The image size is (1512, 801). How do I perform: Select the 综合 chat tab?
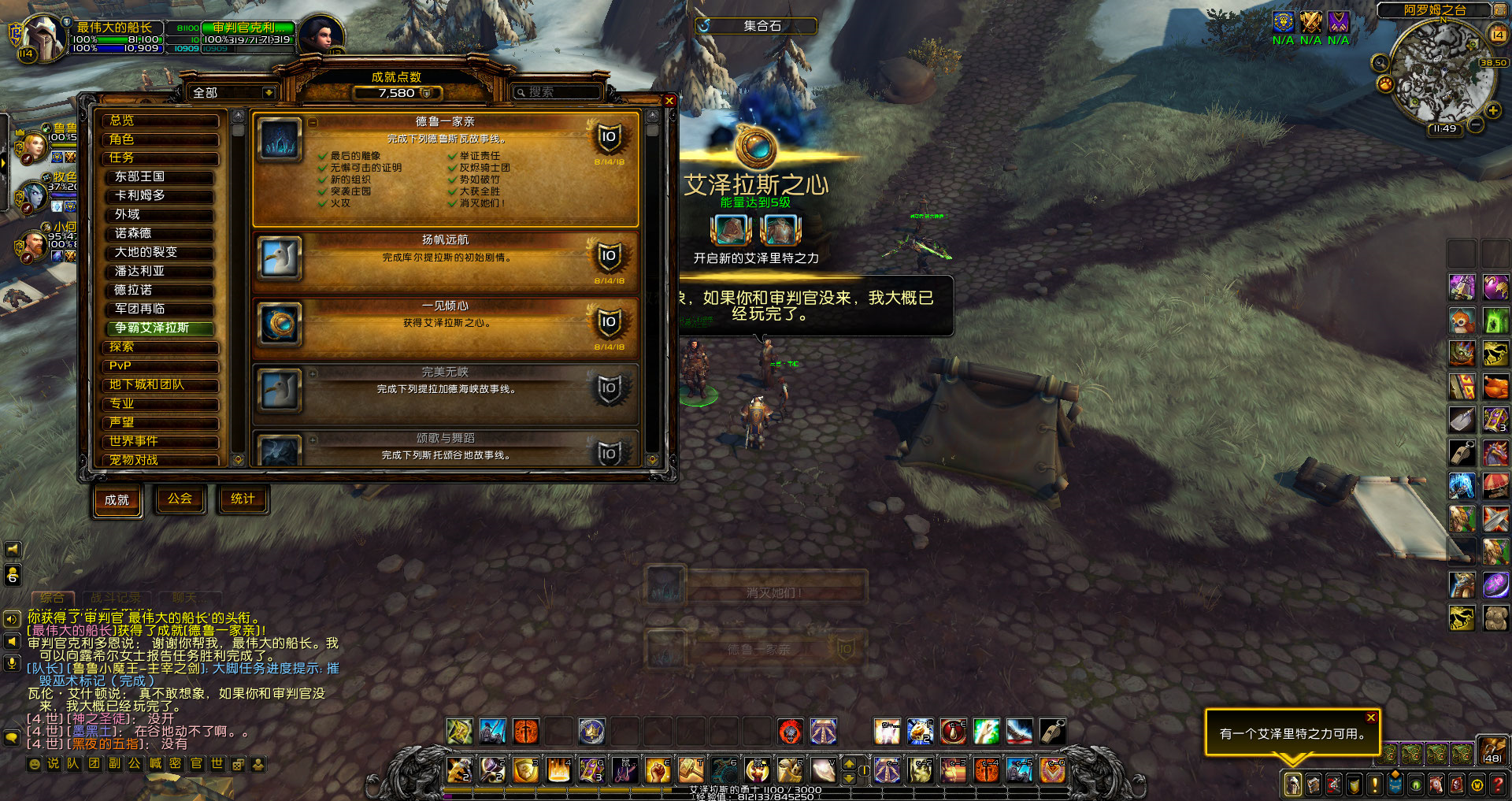[x=53, y=599]
